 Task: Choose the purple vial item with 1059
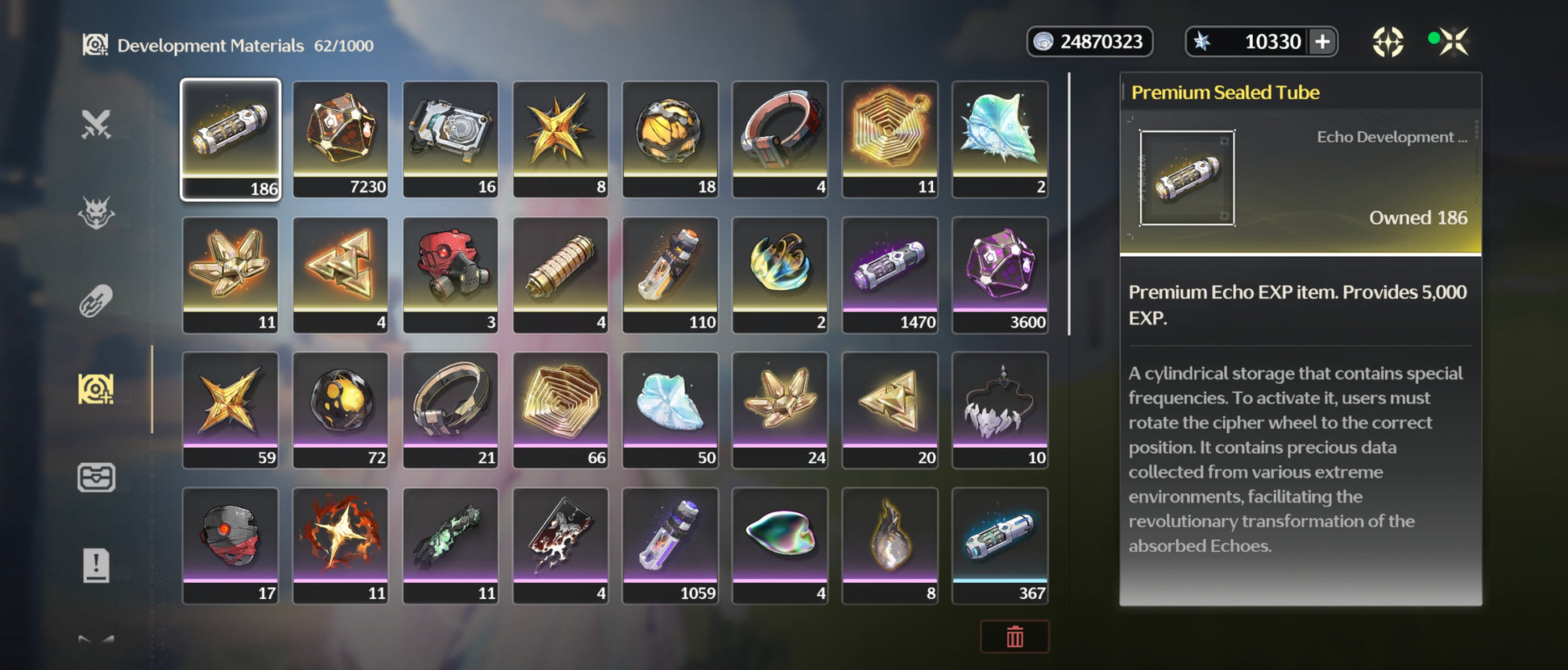670,545
